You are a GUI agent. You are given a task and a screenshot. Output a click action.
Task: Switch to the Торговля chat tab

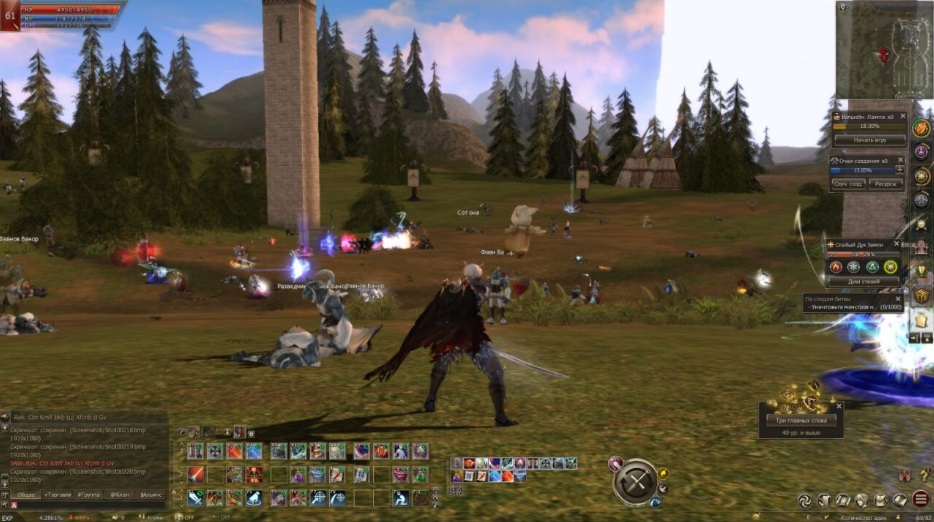coord(59,494)
